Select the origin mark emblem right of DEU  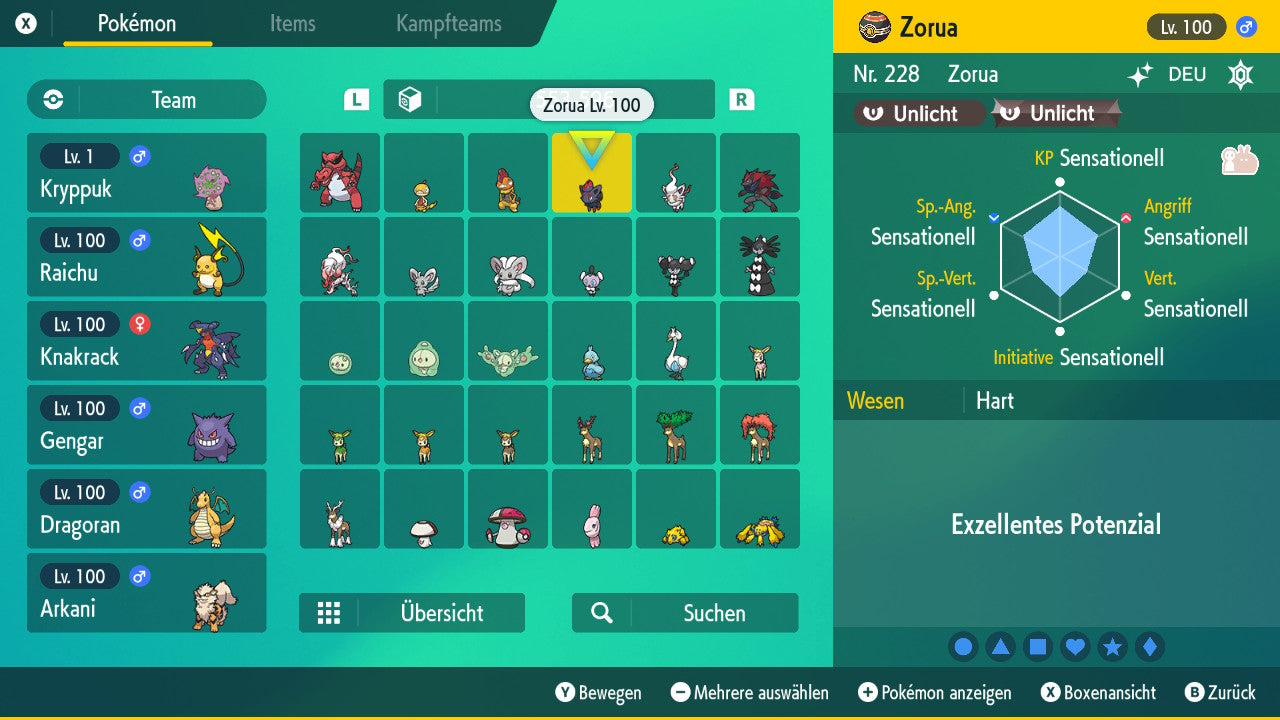pyautogui.click(x=1241, y=74)
